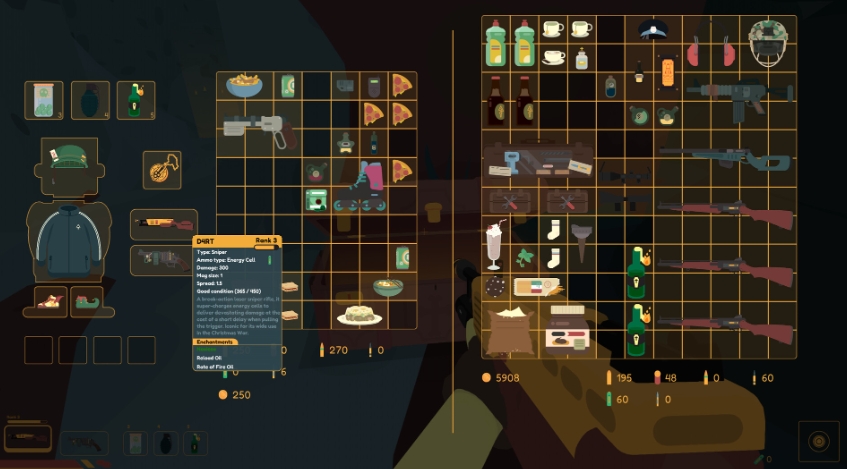The width and height of the screenshot is (847, 469).
Task: Choose the green skull jar quick slot
Action: (x=44, y=100)
